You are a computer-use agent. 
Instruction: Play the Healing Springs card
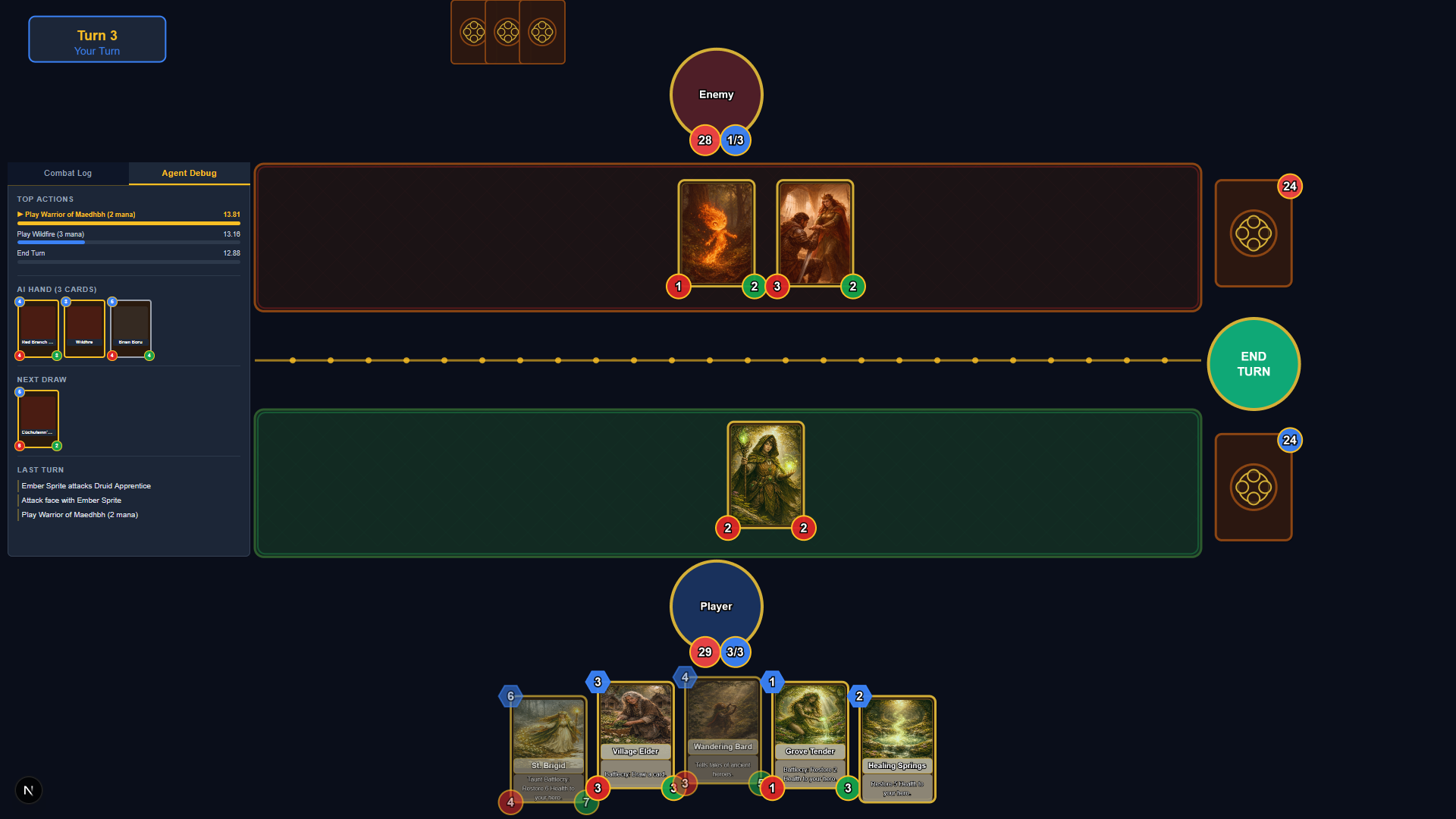coord(897,747)
